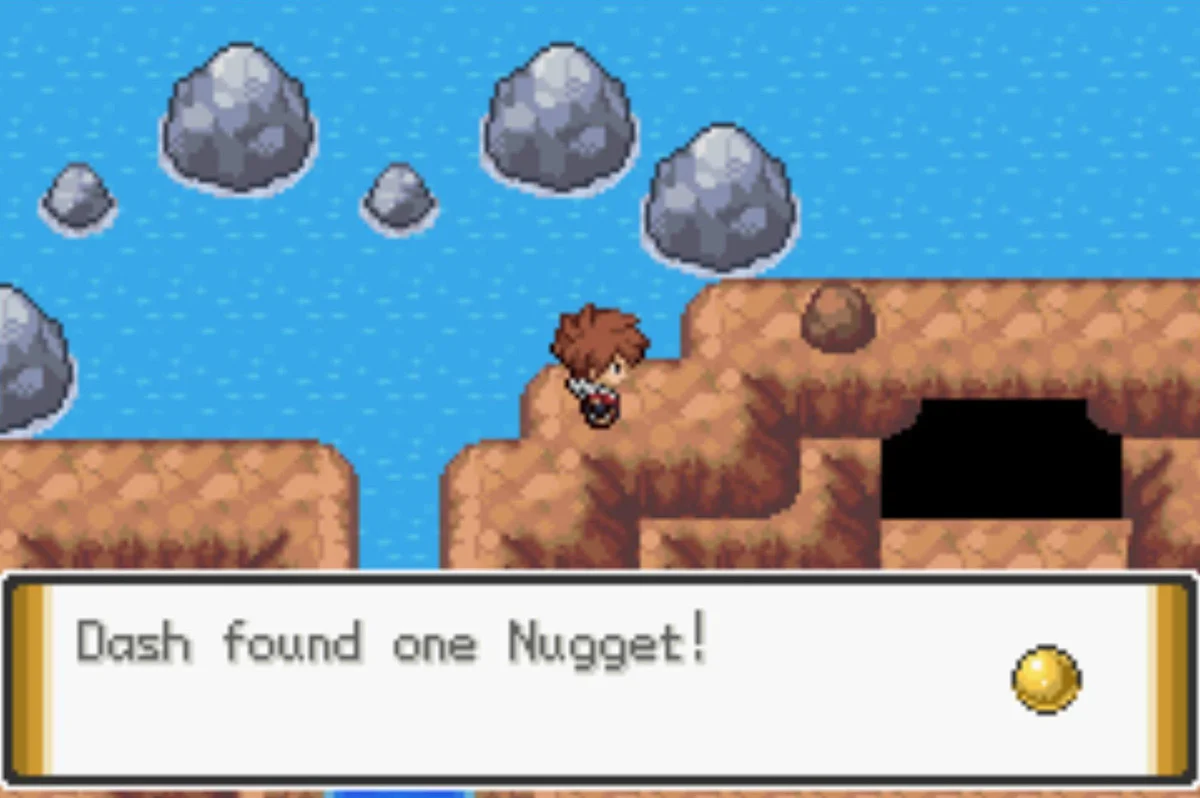
Task: Dismiss the "Dash found one Nugget!" message box
Action: 598,678
